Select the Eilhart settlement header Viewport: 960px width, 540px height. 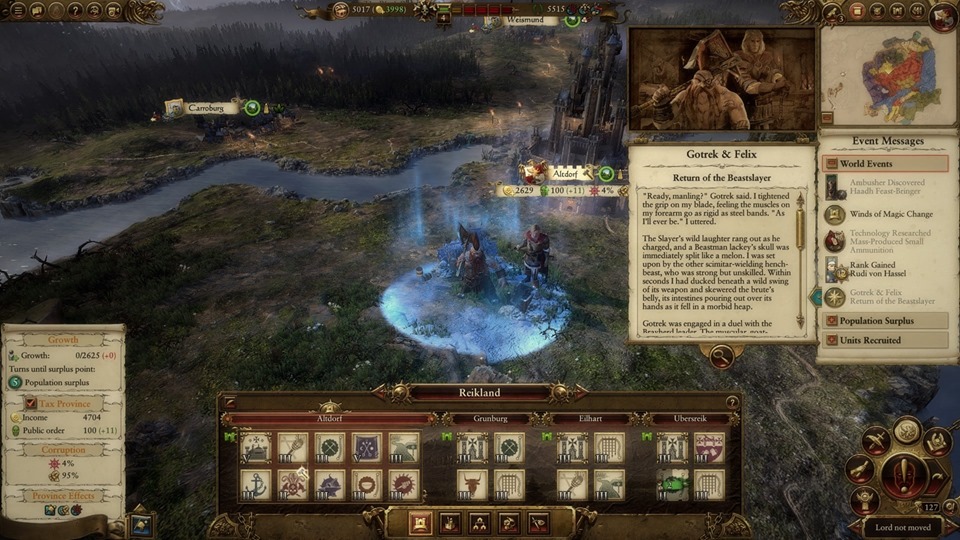tap(591, 418)
